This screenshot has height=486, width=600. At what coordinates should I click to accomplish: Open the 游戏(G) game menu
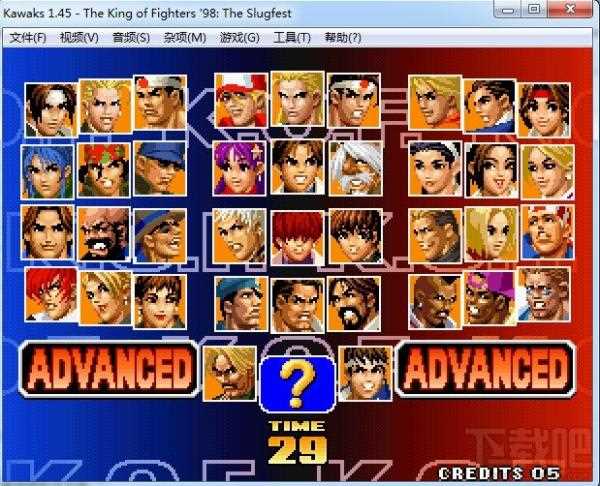tap(239, 38)
